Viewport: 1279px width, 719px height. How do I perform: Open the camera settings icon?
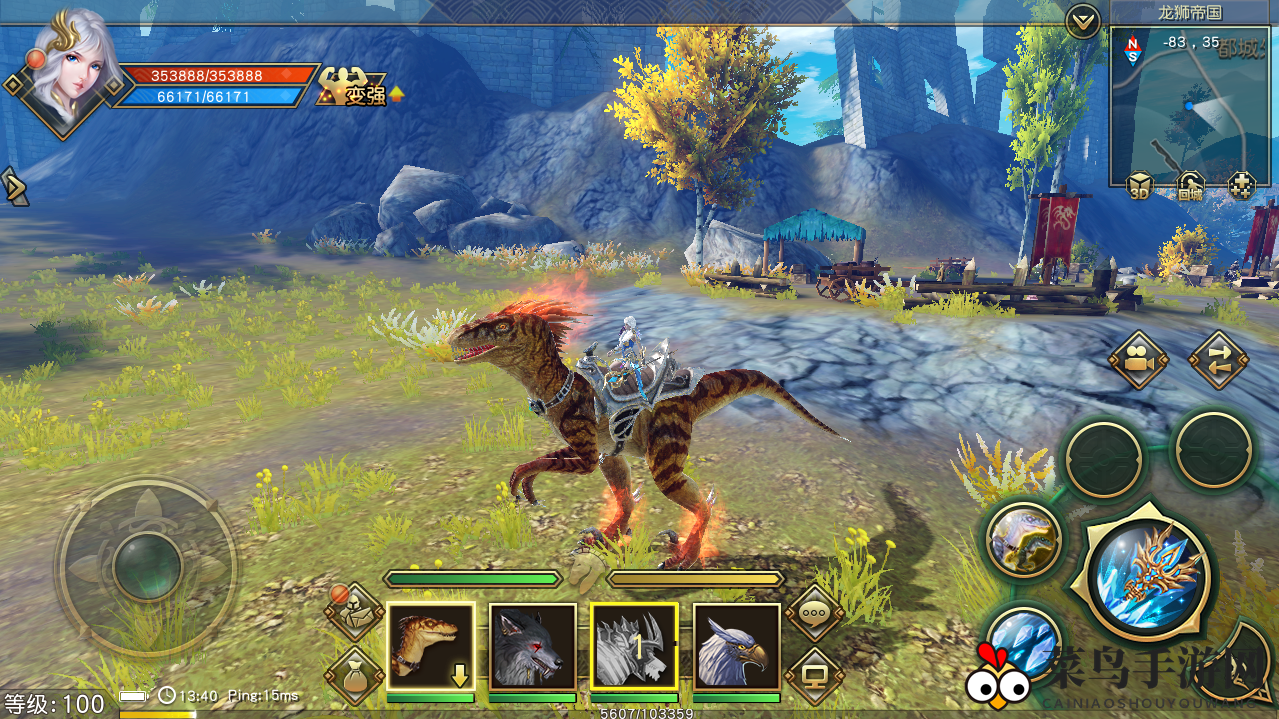coord(1138,360)
